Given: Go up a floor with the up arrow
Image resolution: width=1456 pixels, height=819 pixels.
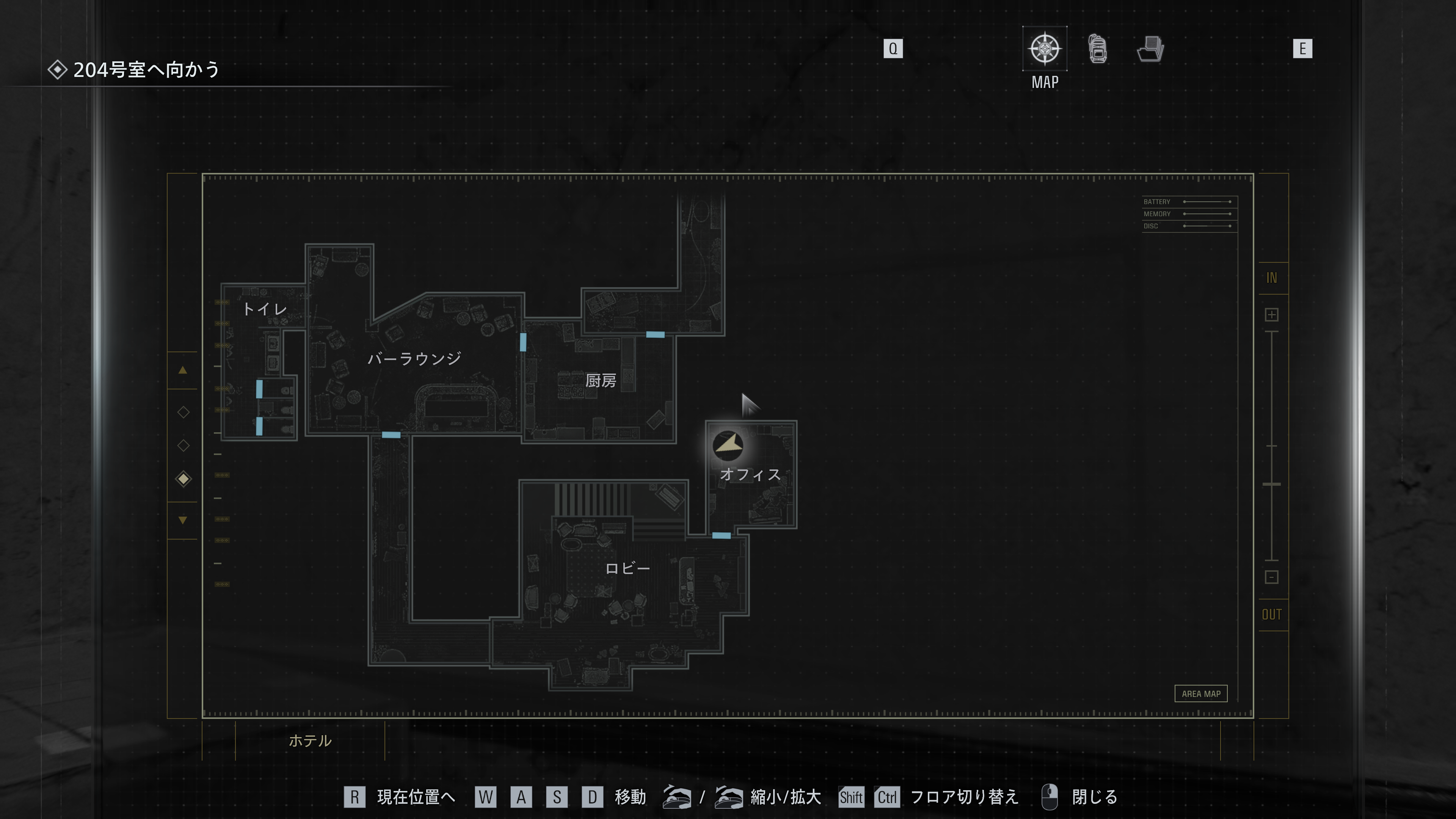Looking at the screenshot, I should pos(182,371).
